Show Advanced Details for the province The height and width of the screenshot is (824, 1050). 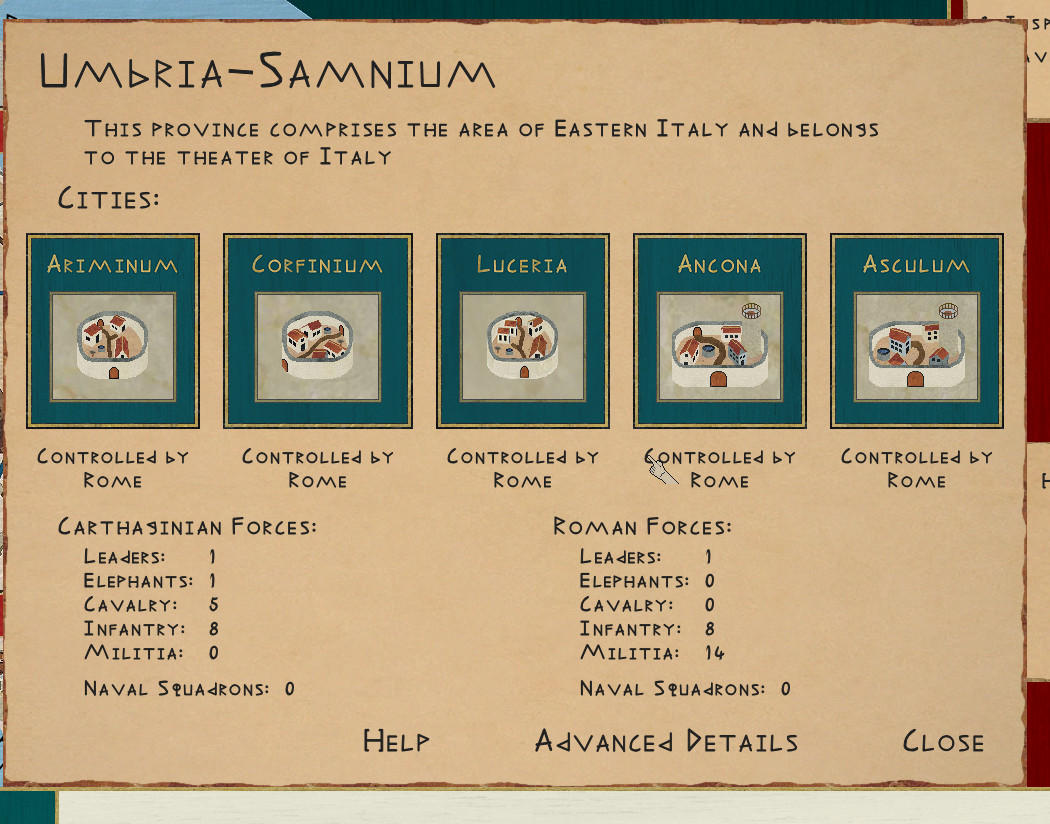pyautogui.click(x=666, y=742)
